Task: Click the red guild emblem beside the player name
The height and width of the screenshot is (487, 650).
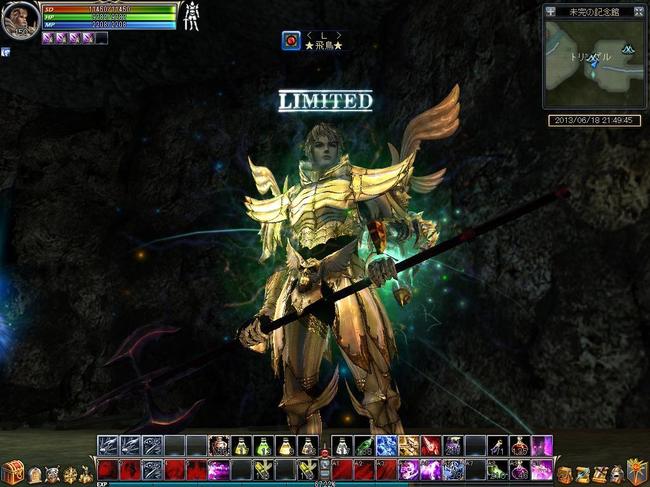Action: tap(292, 40)
